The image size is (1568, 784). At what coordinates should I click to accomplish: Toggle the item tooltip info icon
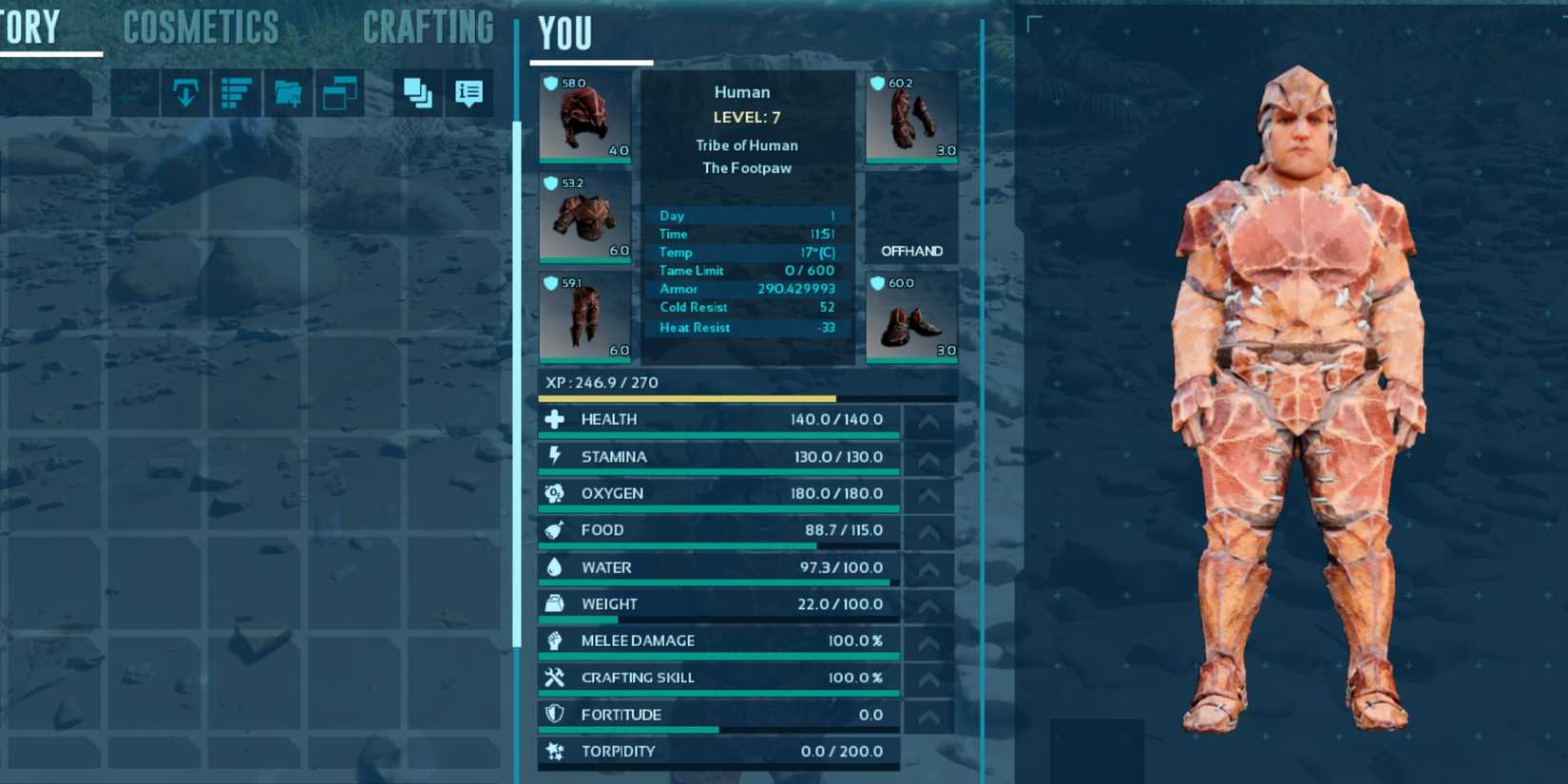pyautogui.click(x=467, y=93)
